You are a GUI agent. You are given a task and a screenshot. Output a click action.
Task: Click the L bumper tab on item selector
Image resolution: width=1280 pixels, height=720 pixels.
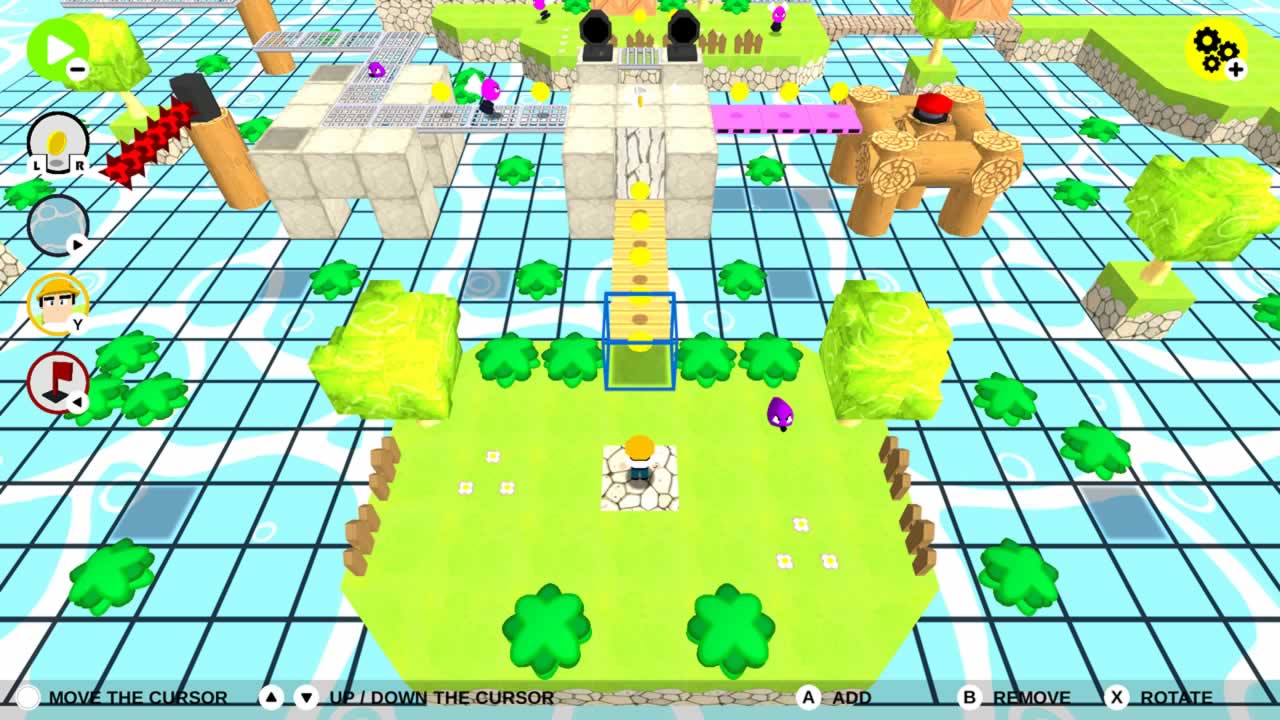click(x=37, y=162)
